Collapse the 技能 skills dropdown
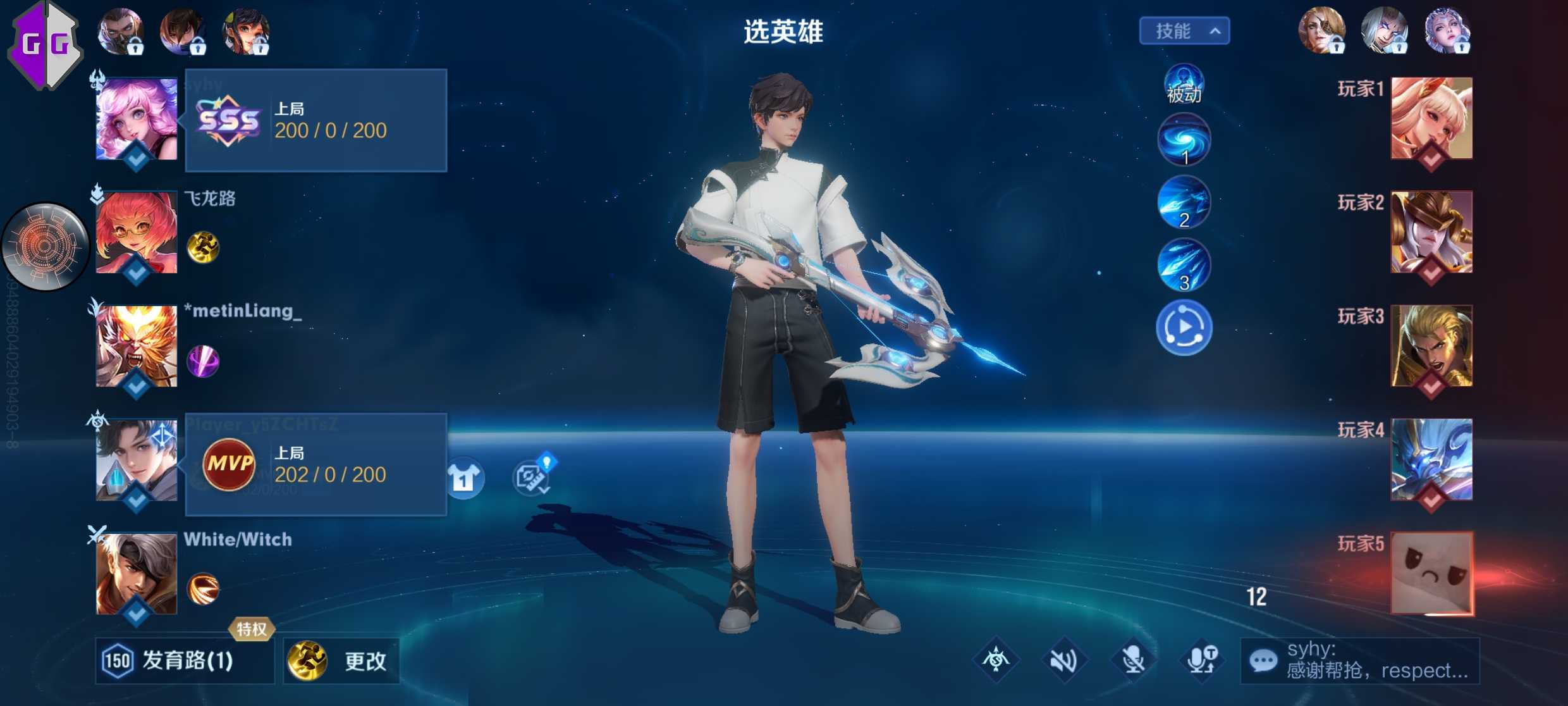1568x706 pixels. 1184,31
